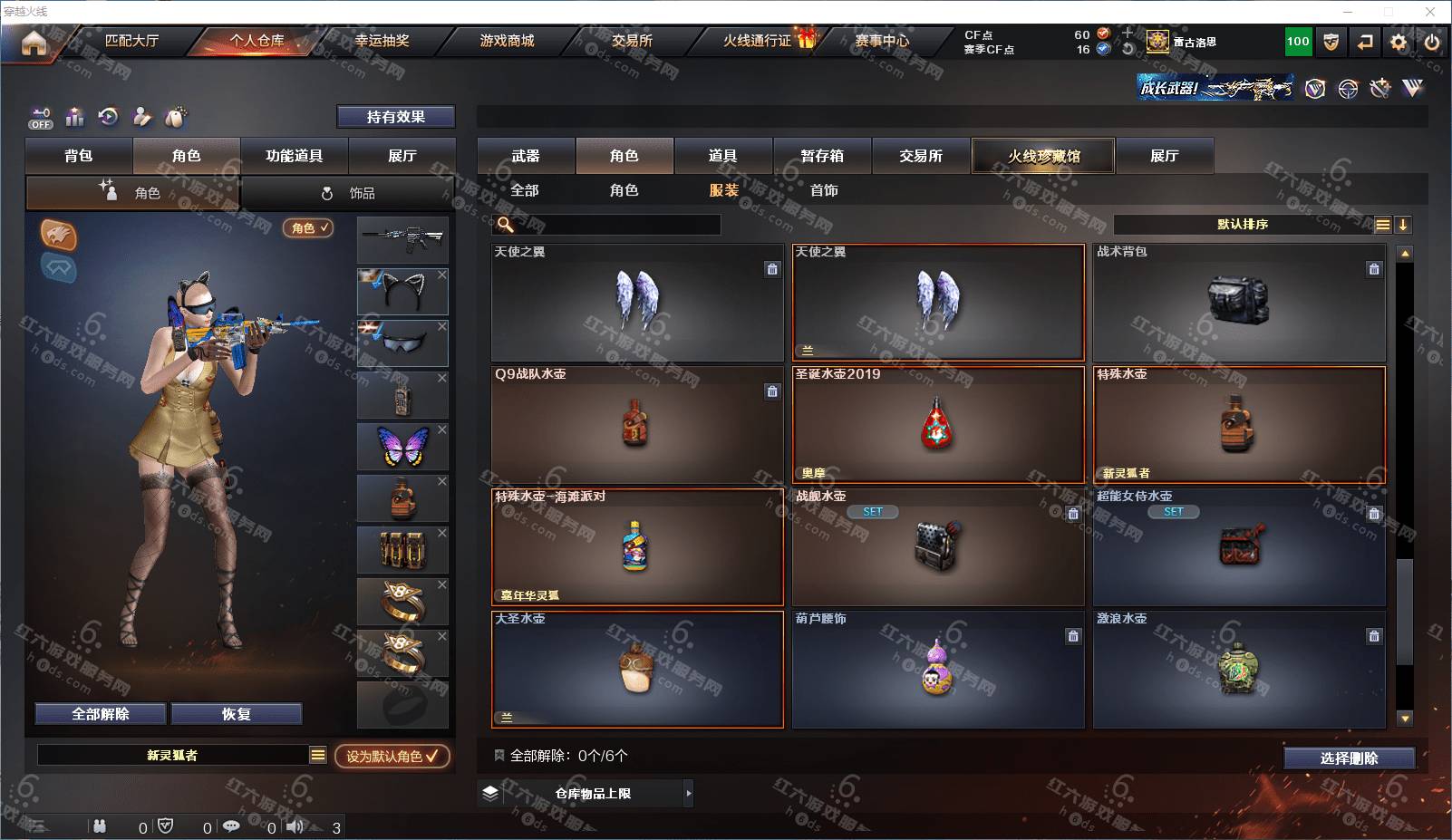Viewport: 1452px width, 840px height.
Task: Set default character with 设为默认角色
Action: pos(392,756)
